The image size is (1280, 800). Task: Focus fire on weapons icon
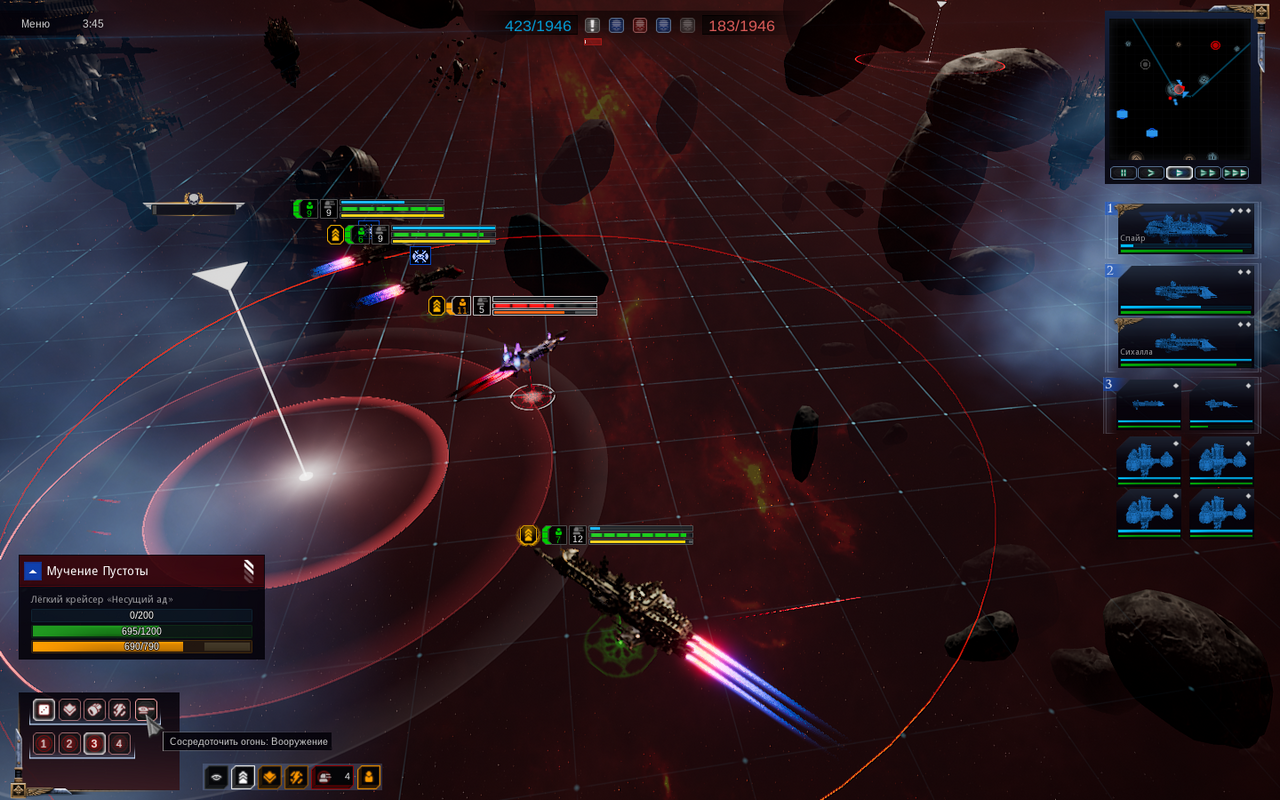click(146, 710)
